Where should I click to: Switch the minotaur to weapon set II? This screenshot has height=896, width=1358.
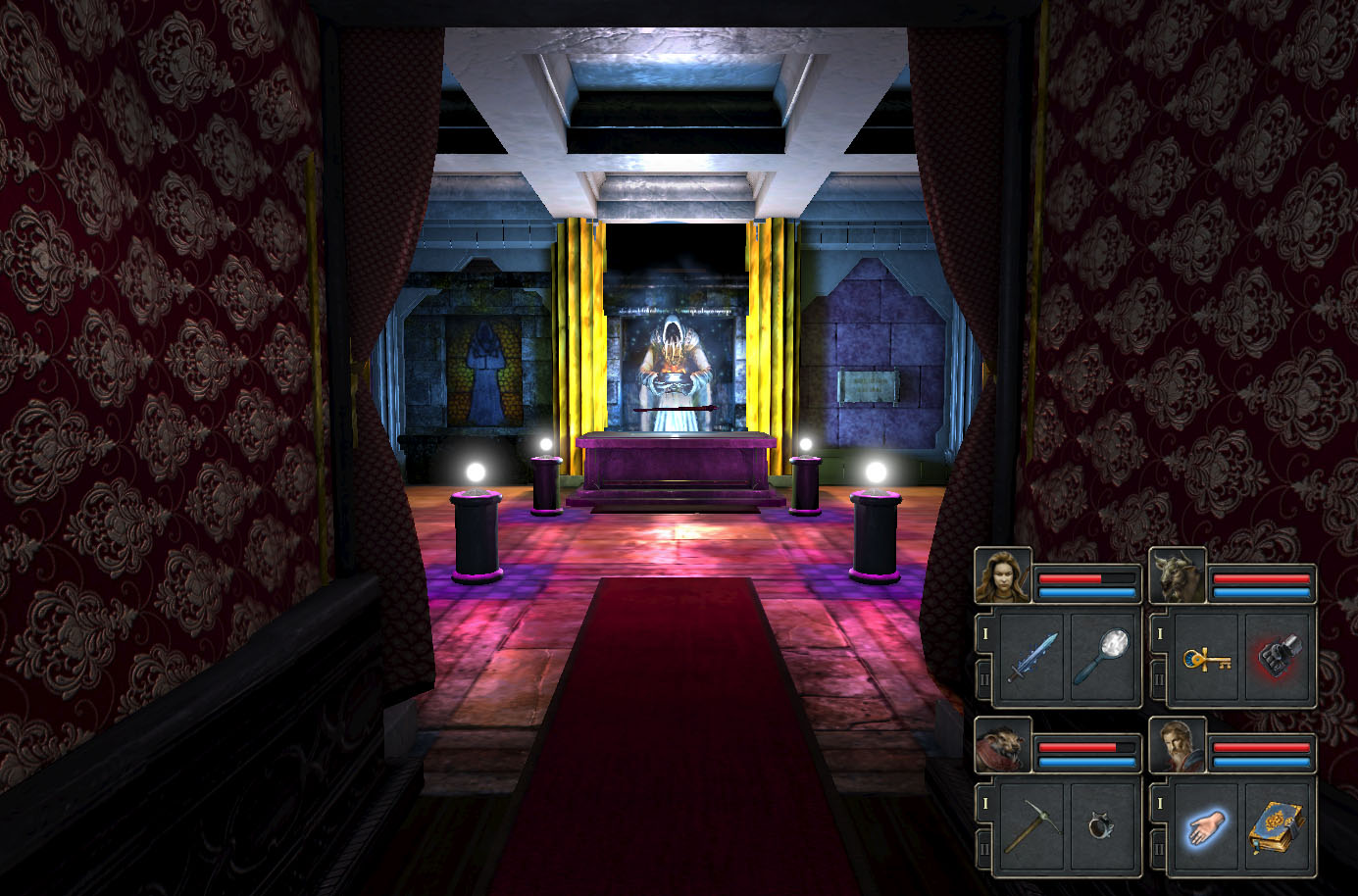click(x=1159, y=678)
